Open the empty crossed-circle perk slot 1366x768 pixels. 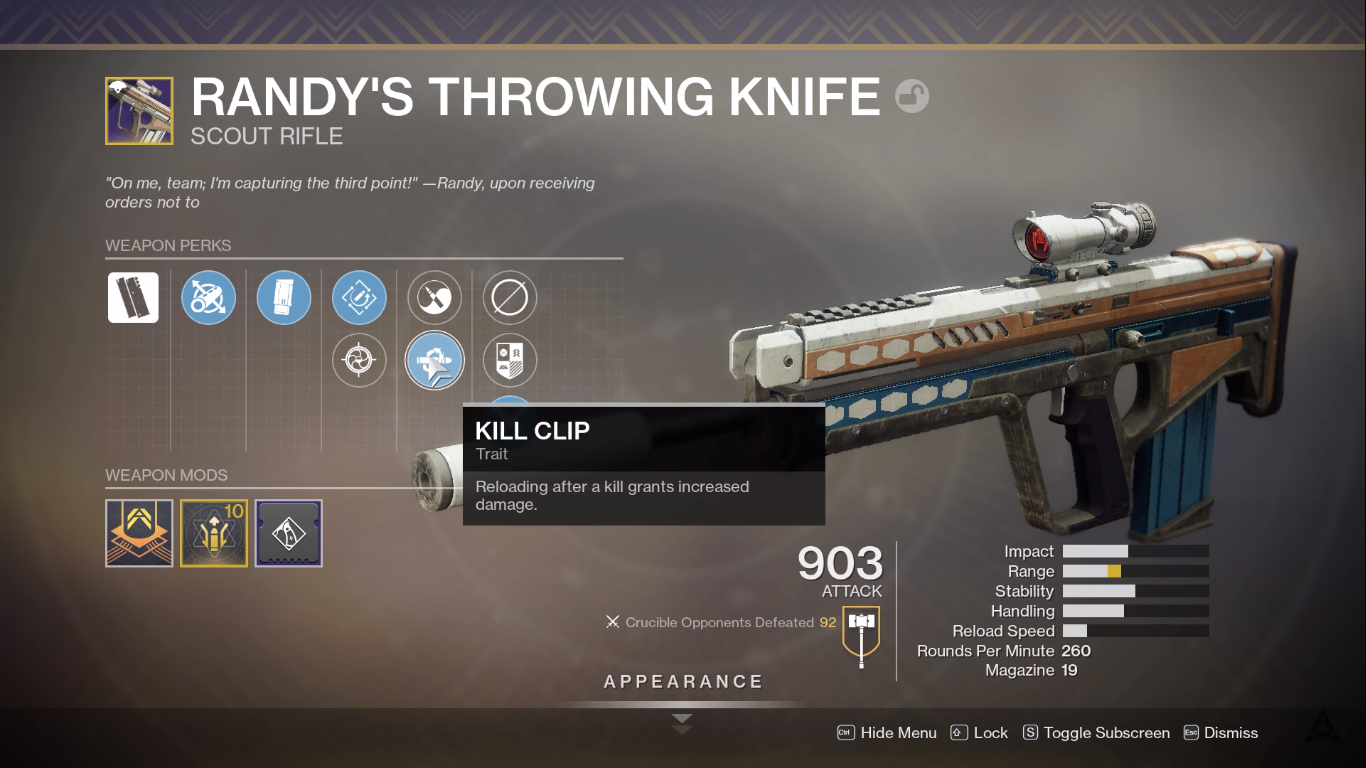tap(510, 297)
